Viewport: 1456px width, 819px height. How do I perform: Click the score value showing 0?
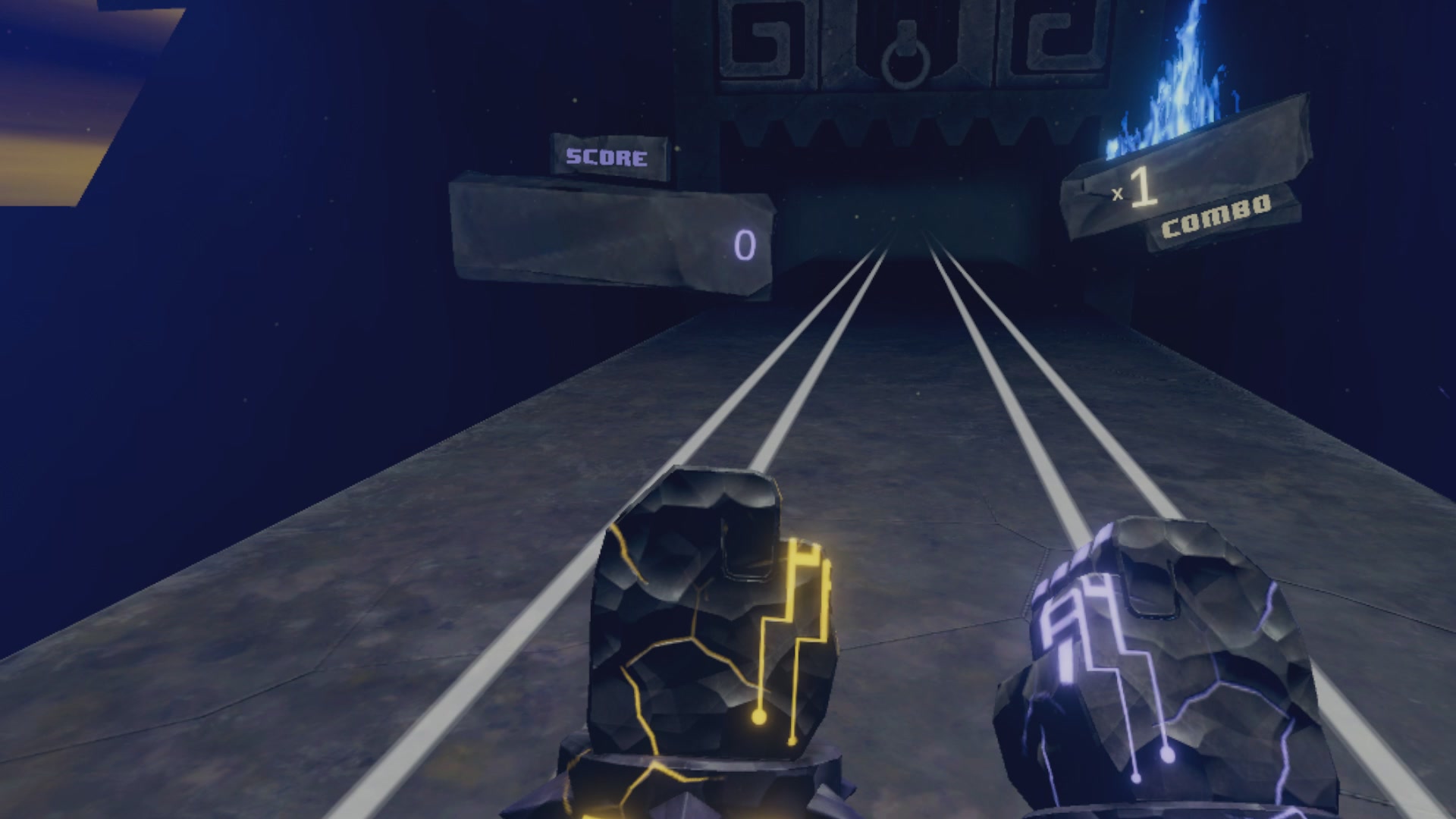pyautogui.click(x=744, y=245)
